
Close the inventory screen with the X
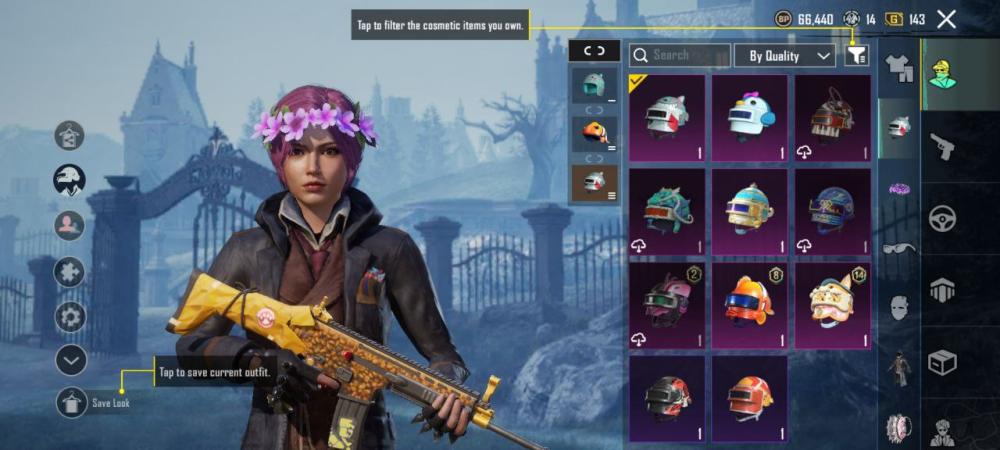947,19
